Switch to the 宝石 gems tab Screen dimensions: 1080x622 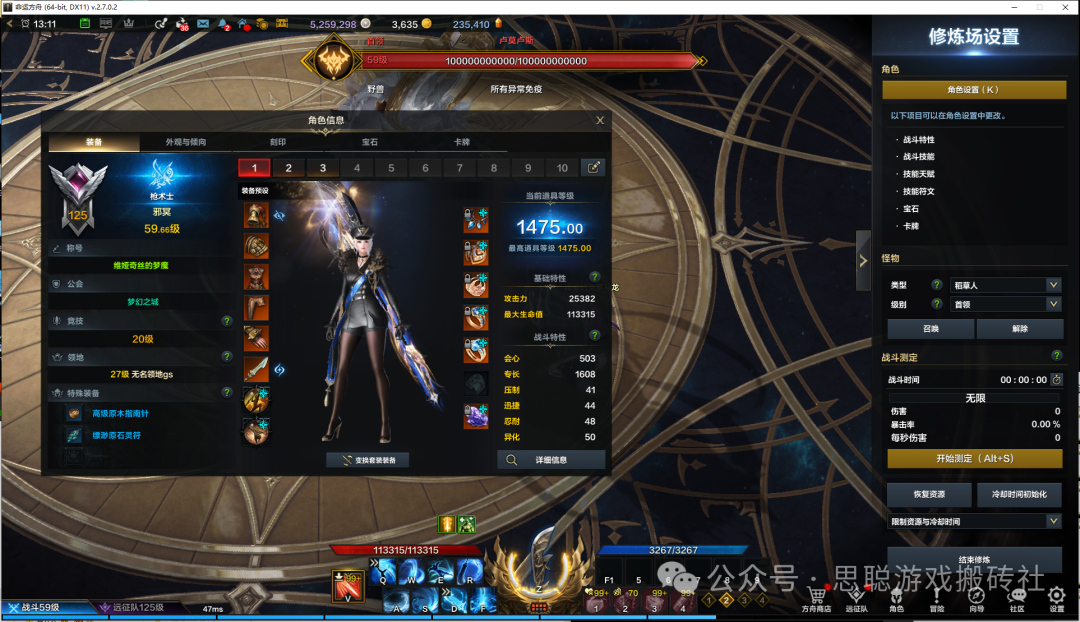[x=370, y=142]
